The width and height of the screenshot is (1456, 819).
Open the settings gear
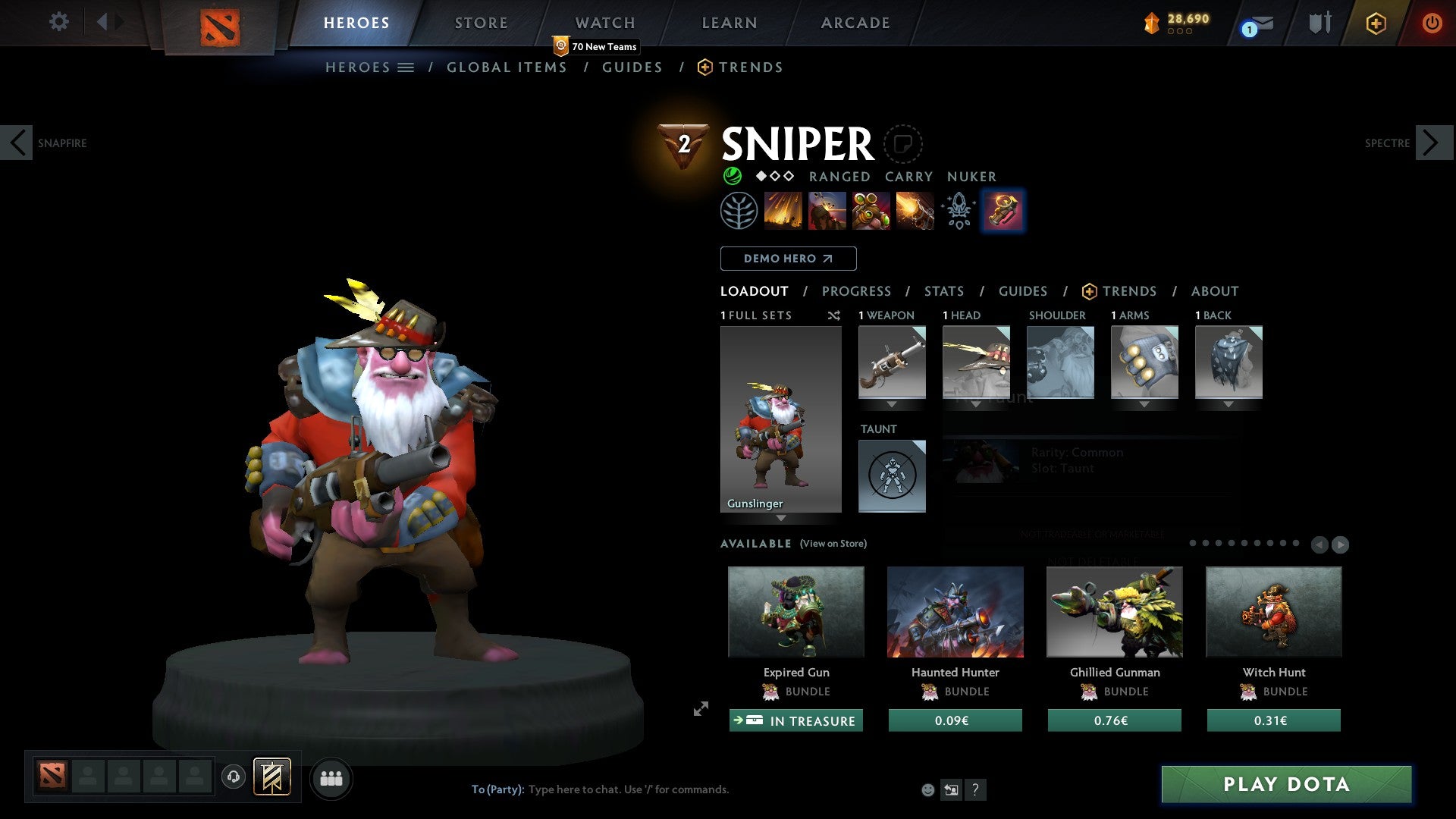[x=58, y=22]
